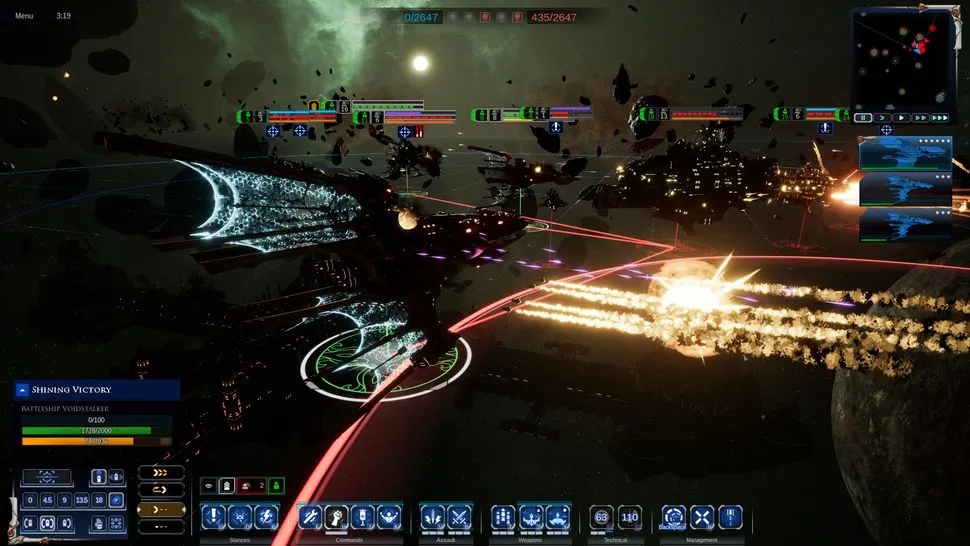
Task: Fire the missile salvo weapon ability
Action: click(x=504, y=516)
